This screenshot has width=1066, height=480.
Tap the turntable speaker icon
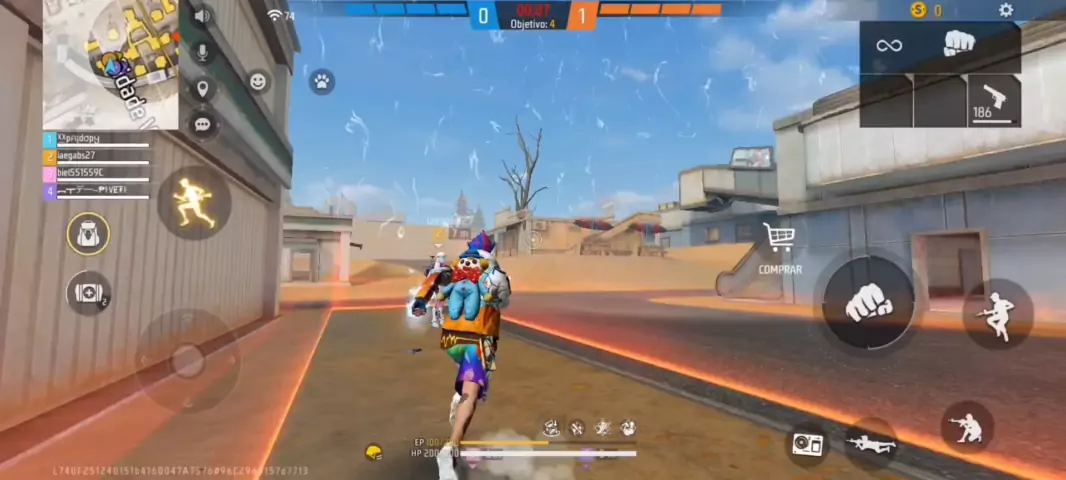pyautogui.click(x=807, y=443)
